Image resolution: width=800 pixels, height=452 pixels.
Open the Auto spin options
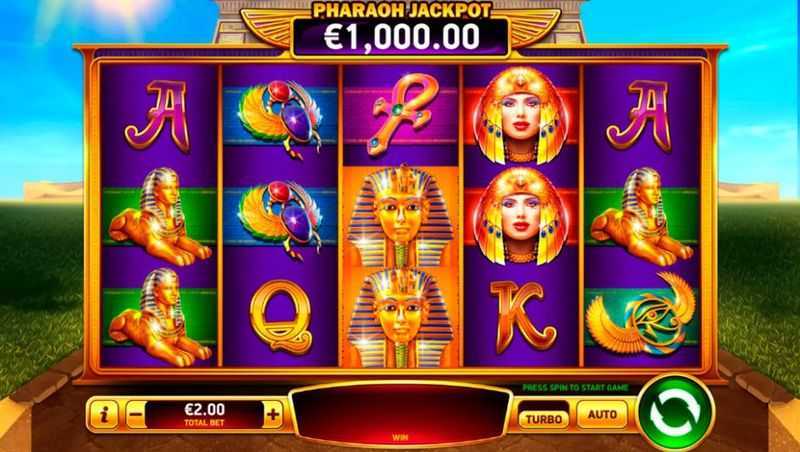tap(602, 413)
